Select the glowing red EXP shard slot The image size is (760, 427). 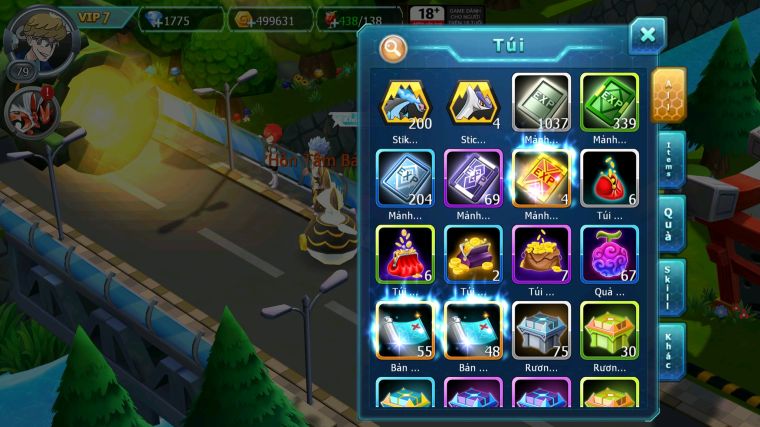point(541,178)
